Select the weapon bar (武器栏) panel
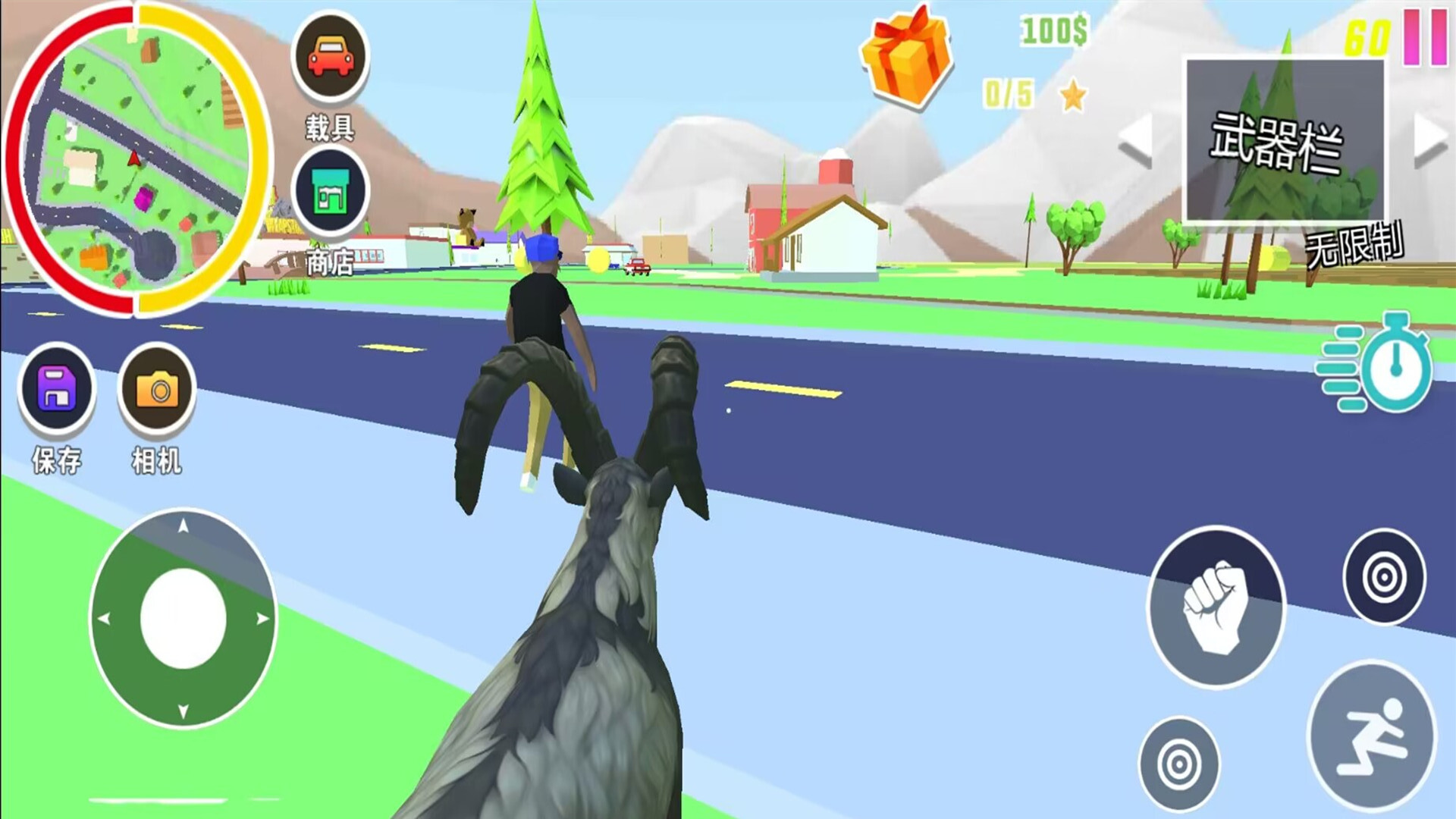This screenshot has width=1456, height=819. click(1284, 141)
